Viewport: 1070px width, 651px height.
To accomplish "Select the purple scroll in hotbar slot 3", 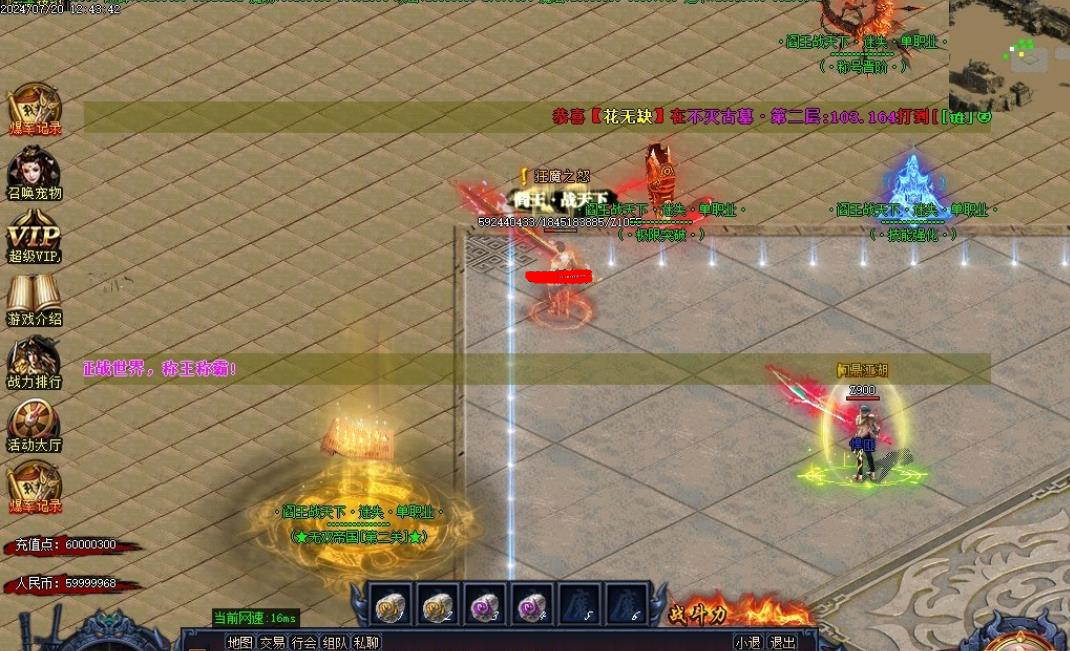I will 485,606.
